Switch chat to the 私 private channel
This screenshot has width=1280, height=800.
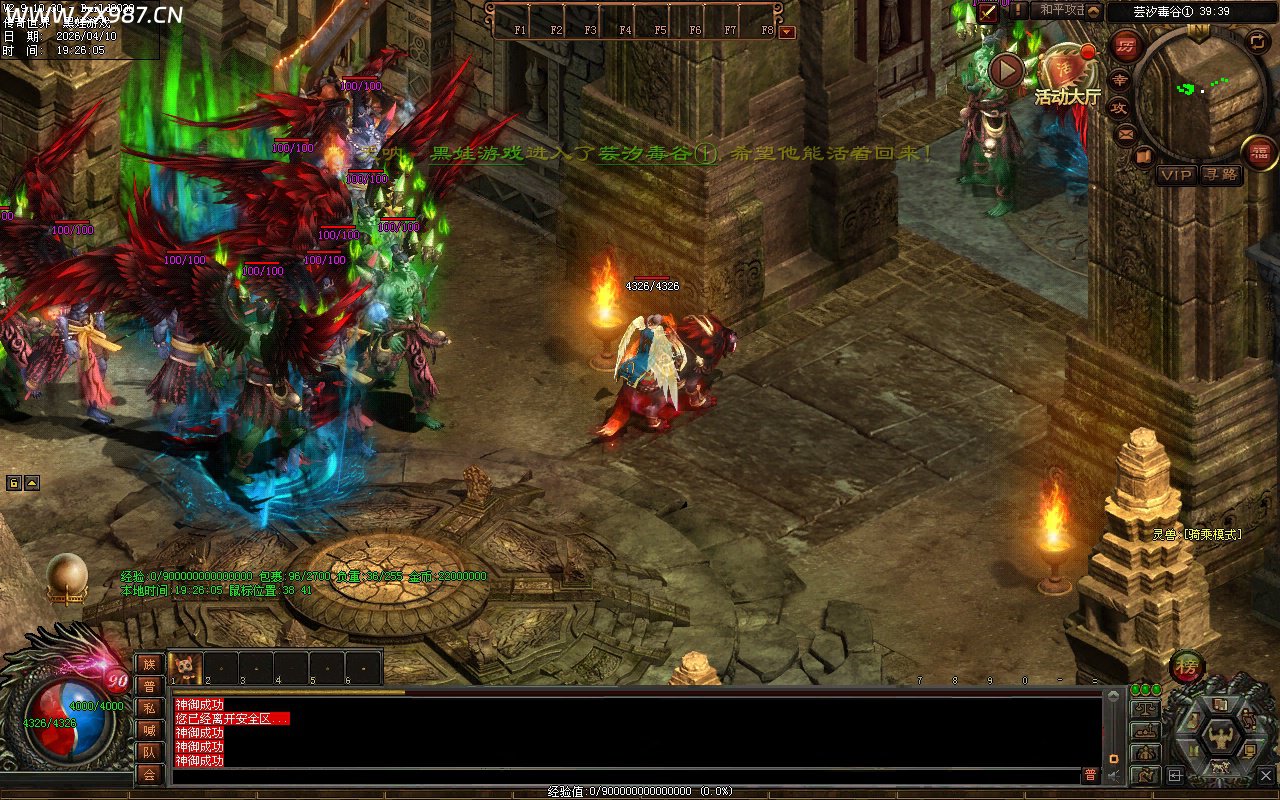click(149, 708)
